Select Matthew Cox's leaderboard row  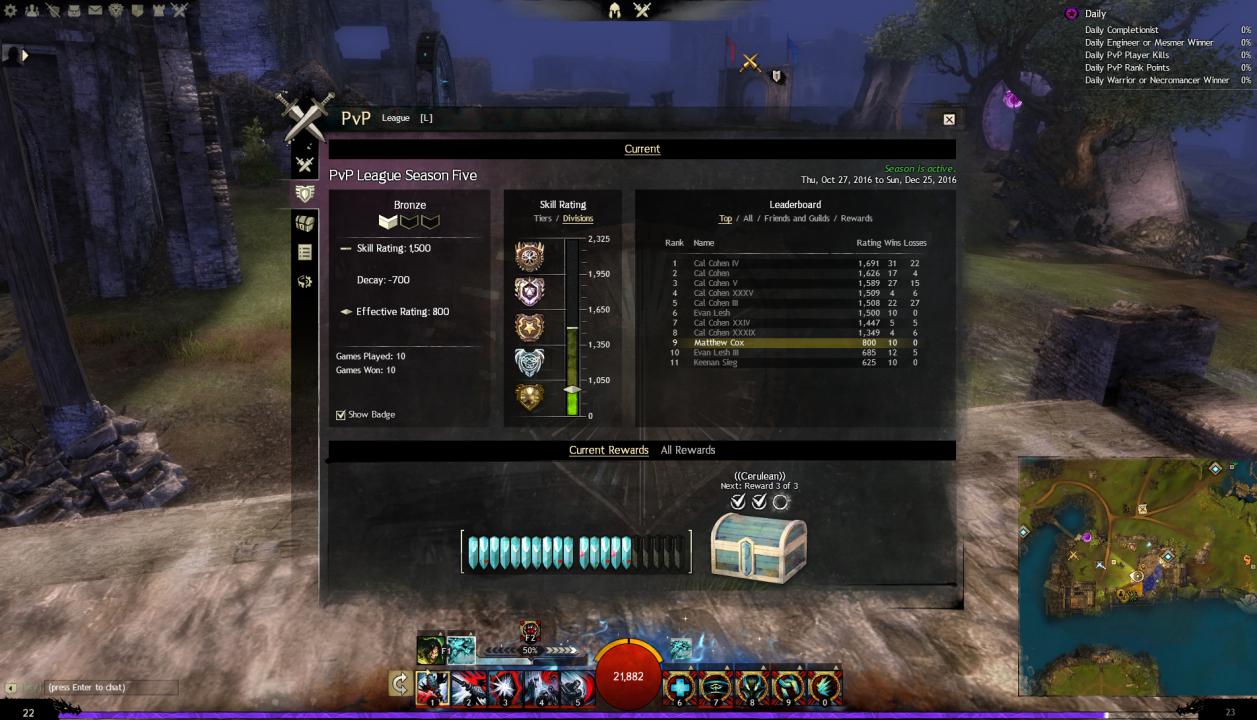pyautogui.click(x=790, y=343)
